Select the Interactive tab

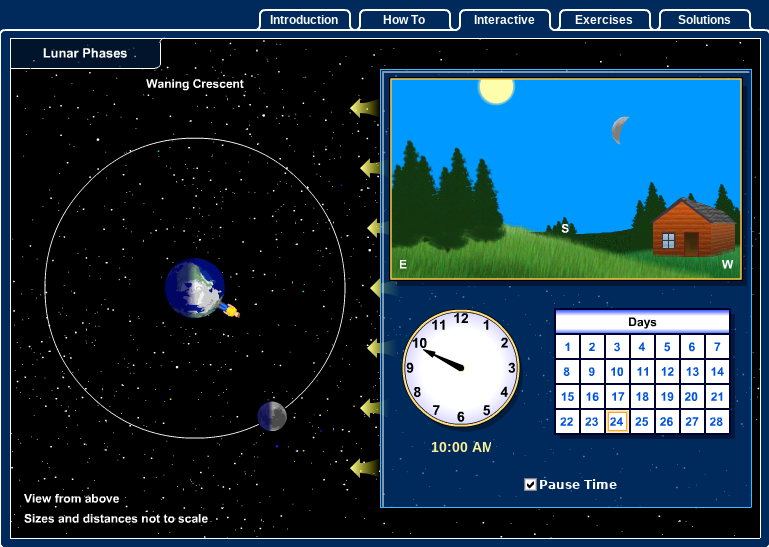pyautogui.click(x=504, y=20)
